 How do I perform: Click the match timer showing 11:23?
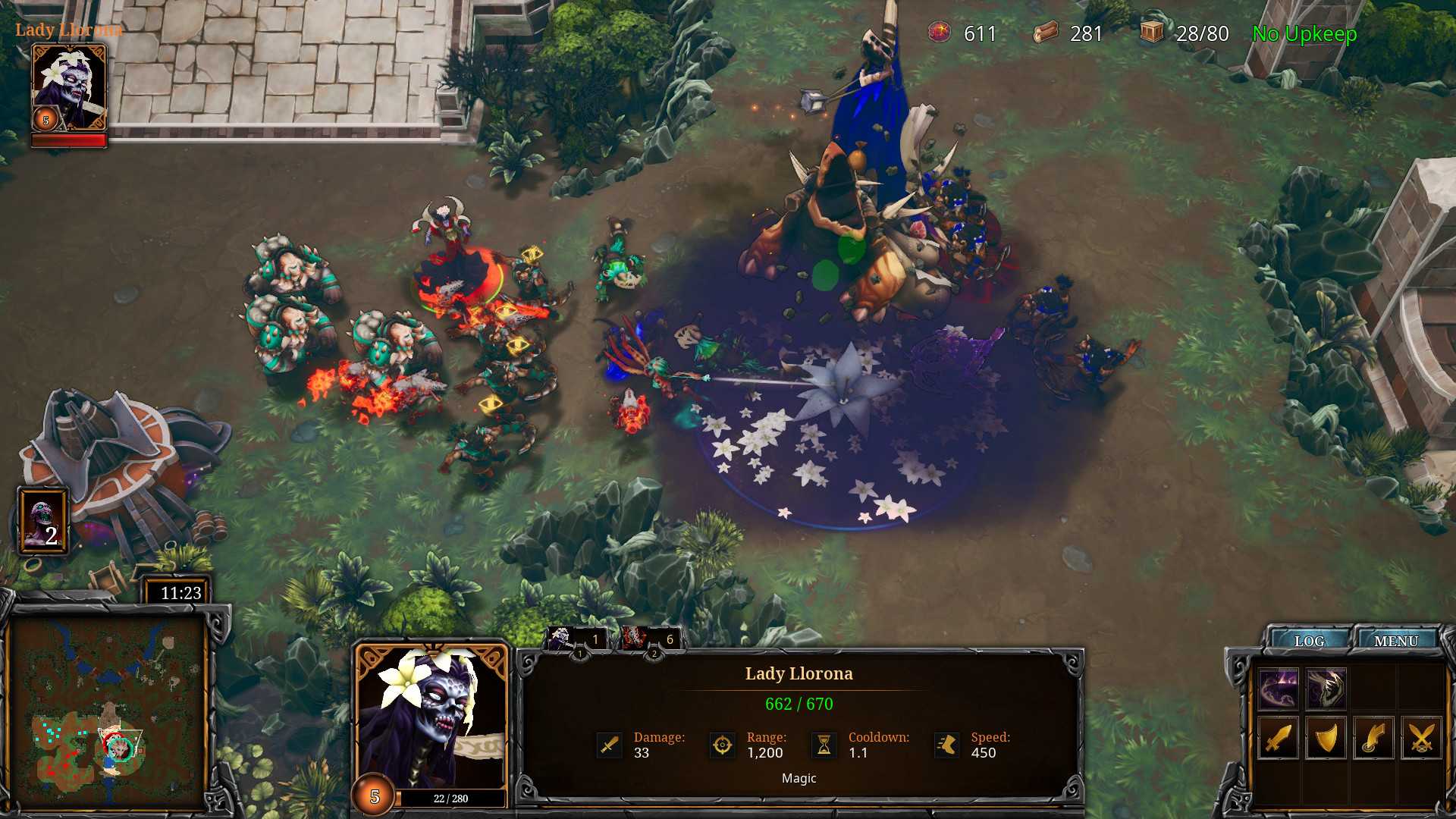point(180,593)
